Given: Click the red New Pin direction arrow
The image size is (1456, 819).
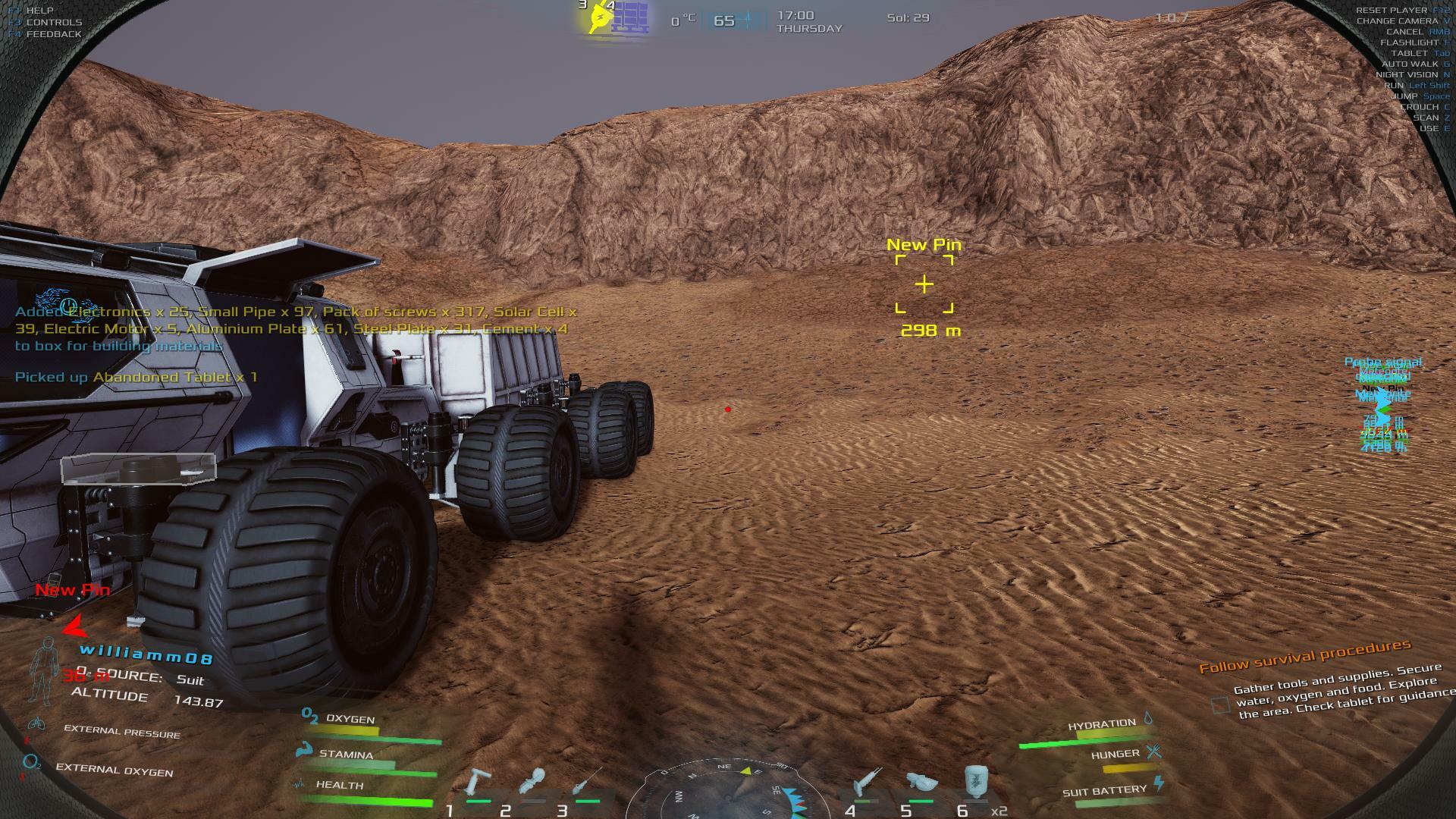Looking at the screenshot, I should click(74, 627).
